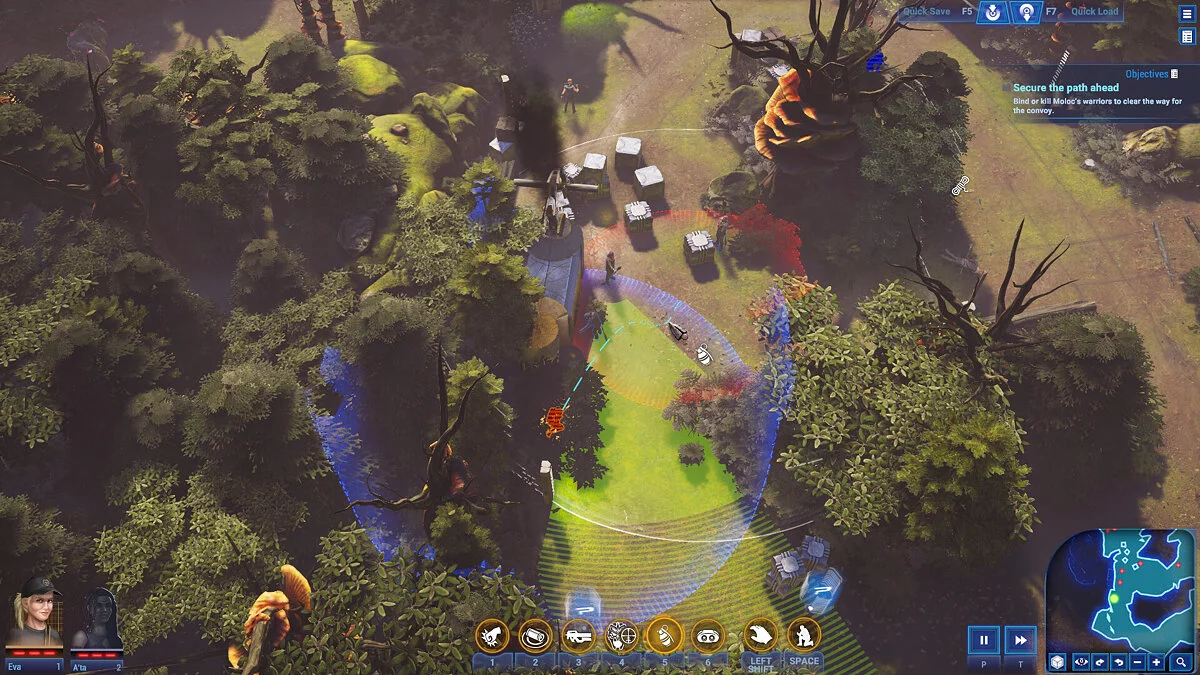Click the fast-forward button
1200x675 pixels.
pyautogui.click(x=1020, y=640)
